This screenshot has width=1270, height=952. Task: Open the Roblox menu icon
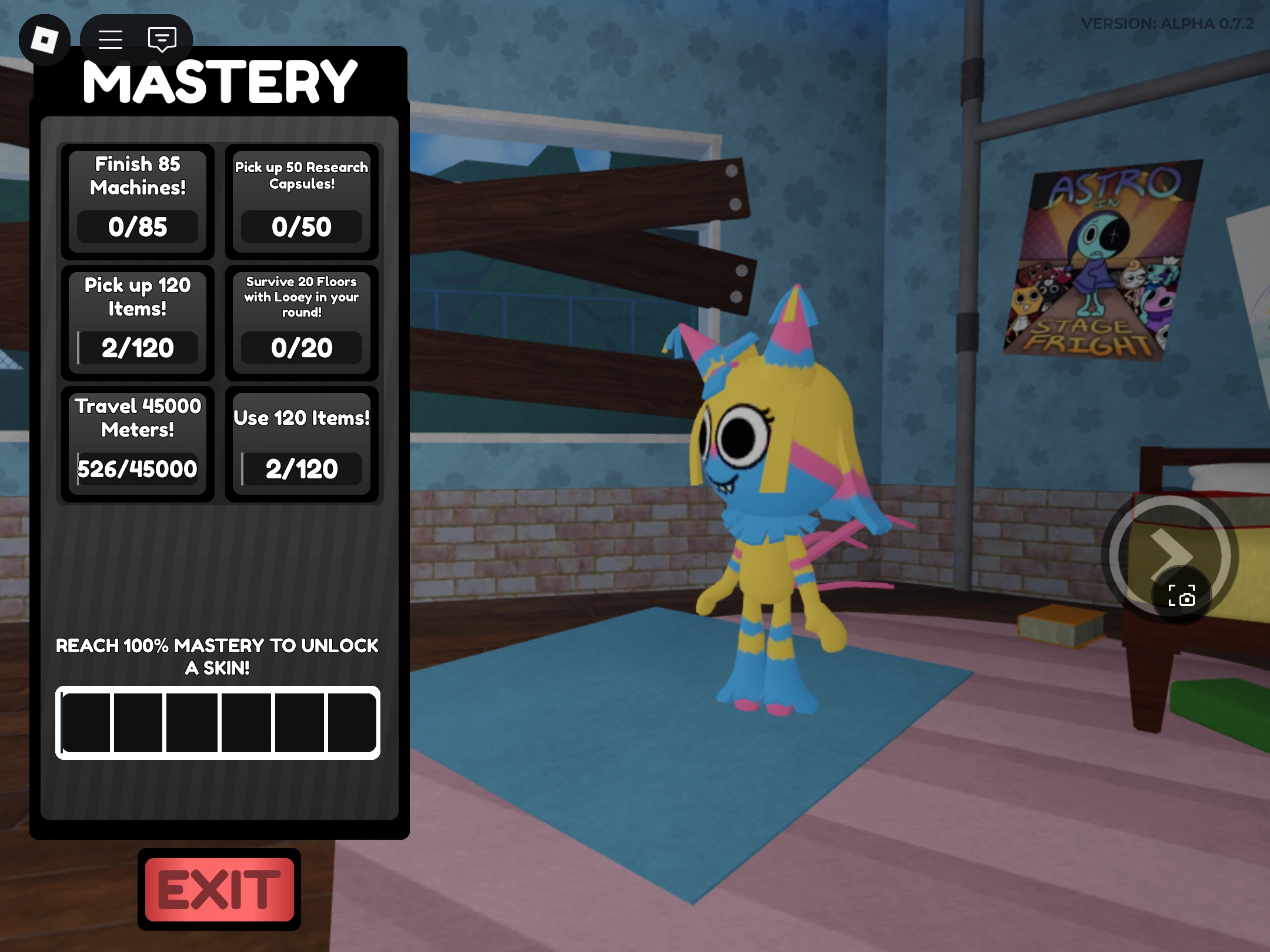tap(46, 39)
